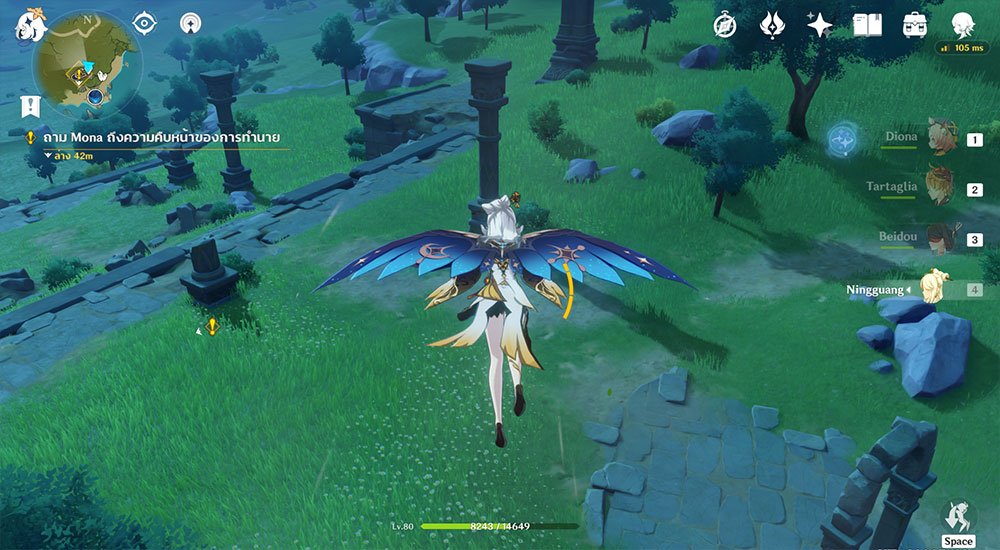Open the compass events icon
This screenshot has width=1000, height=550.
tap(725, 25)
